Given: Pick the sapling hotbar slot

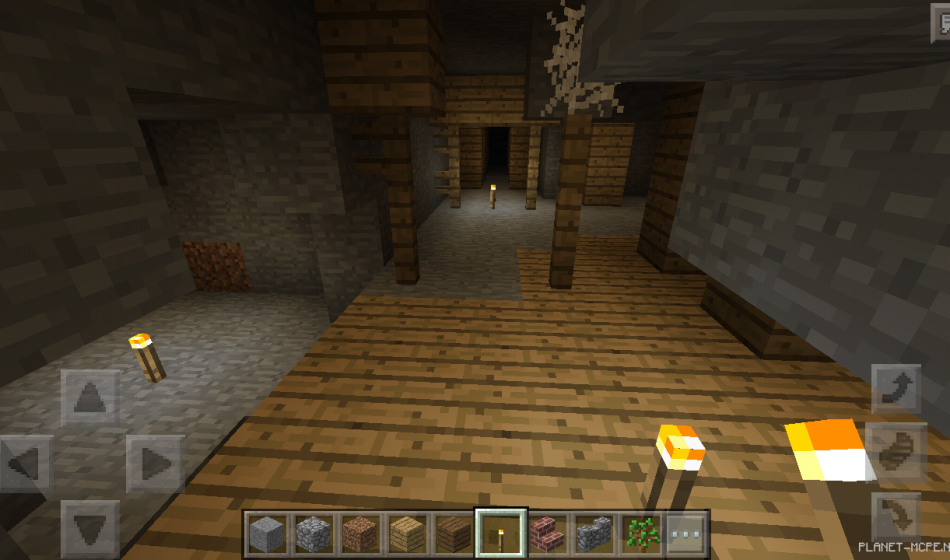Looking at the screenshot, I should point(639,534).
